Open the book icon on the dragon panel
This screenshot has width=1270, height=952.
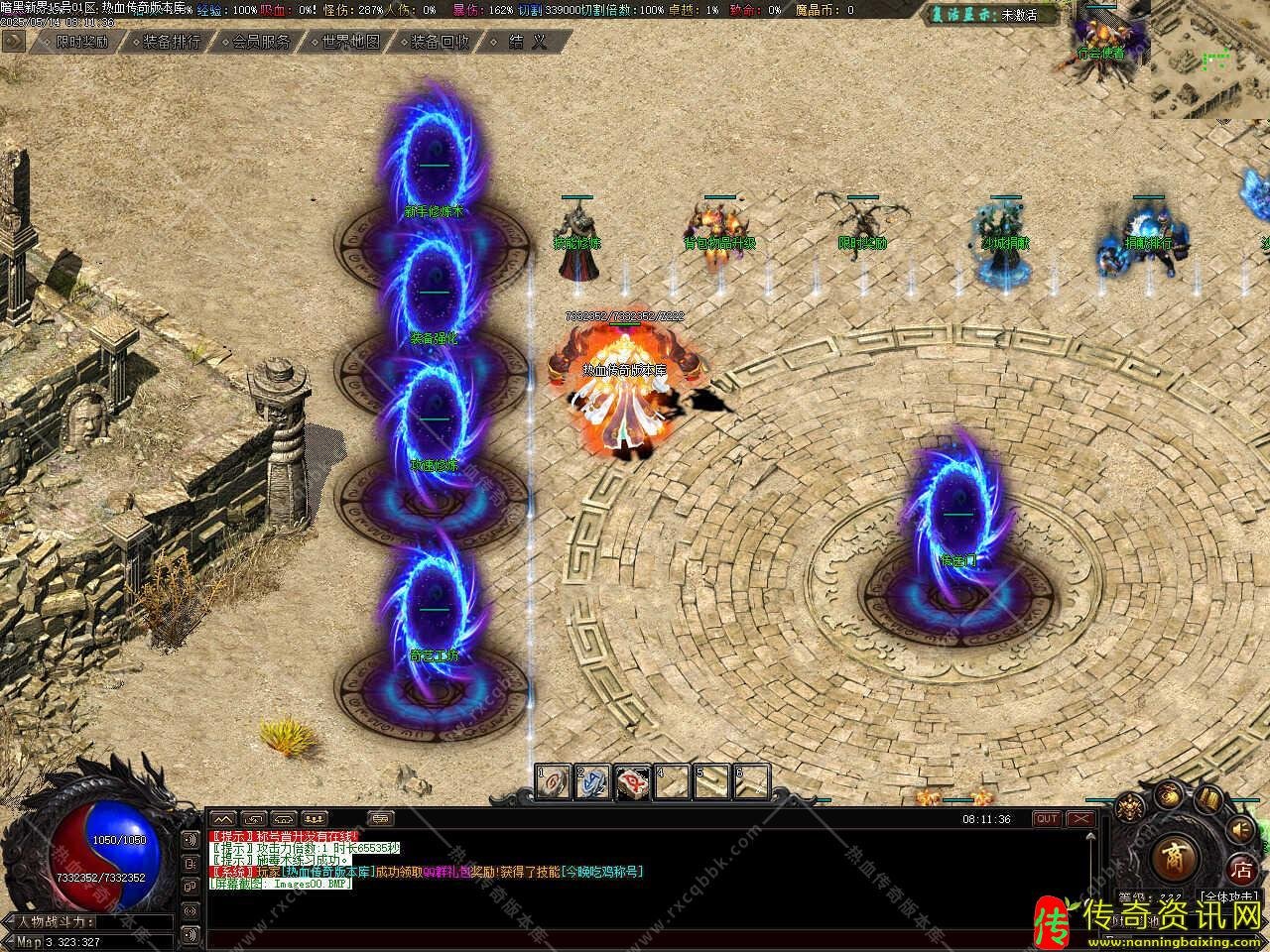[x=1207, y=799]
